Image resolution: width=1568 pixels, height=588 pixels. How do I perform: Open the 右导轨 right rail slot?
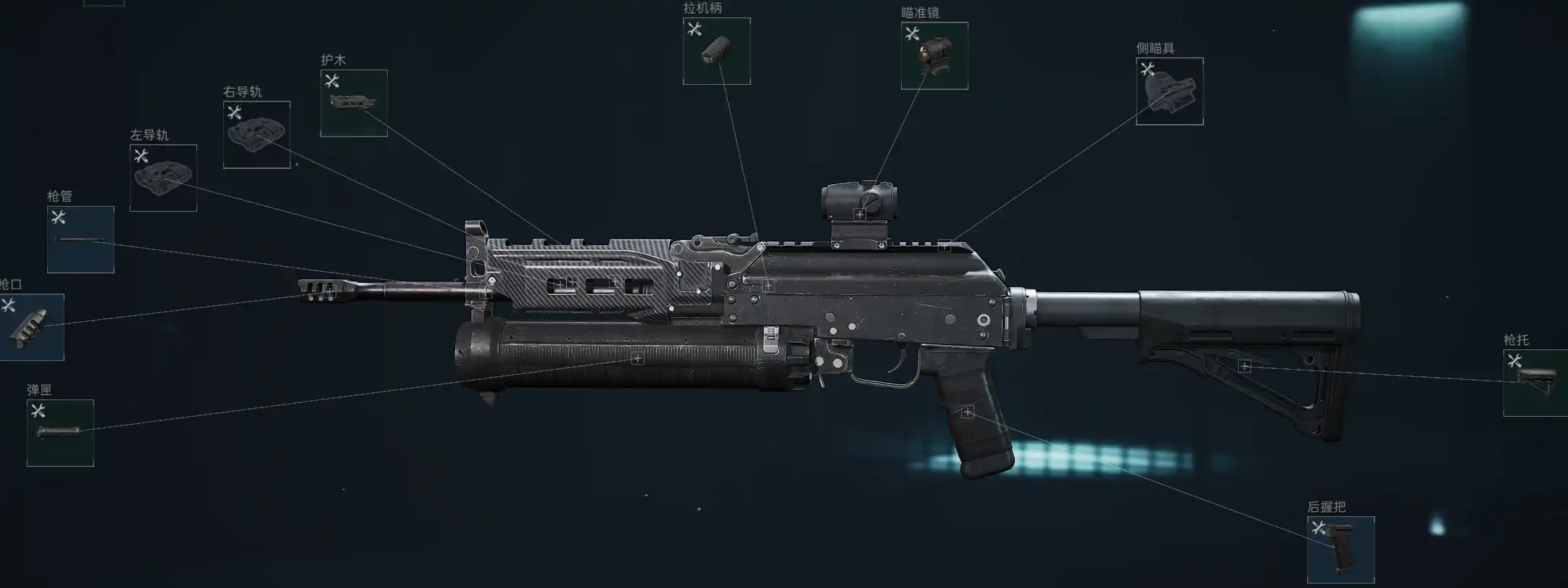(257, 135)
